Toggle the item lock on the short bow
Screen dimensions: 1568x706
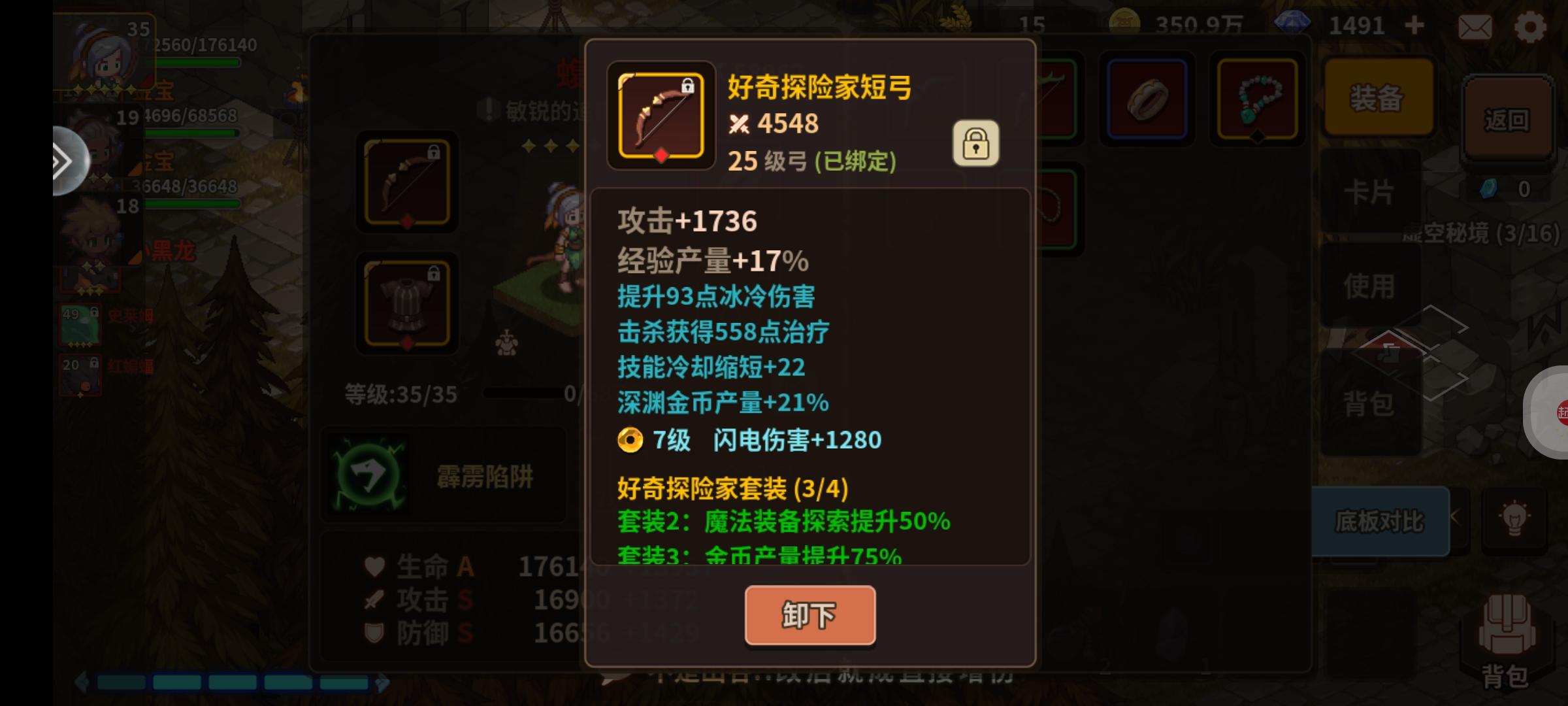tap(975, 143)
